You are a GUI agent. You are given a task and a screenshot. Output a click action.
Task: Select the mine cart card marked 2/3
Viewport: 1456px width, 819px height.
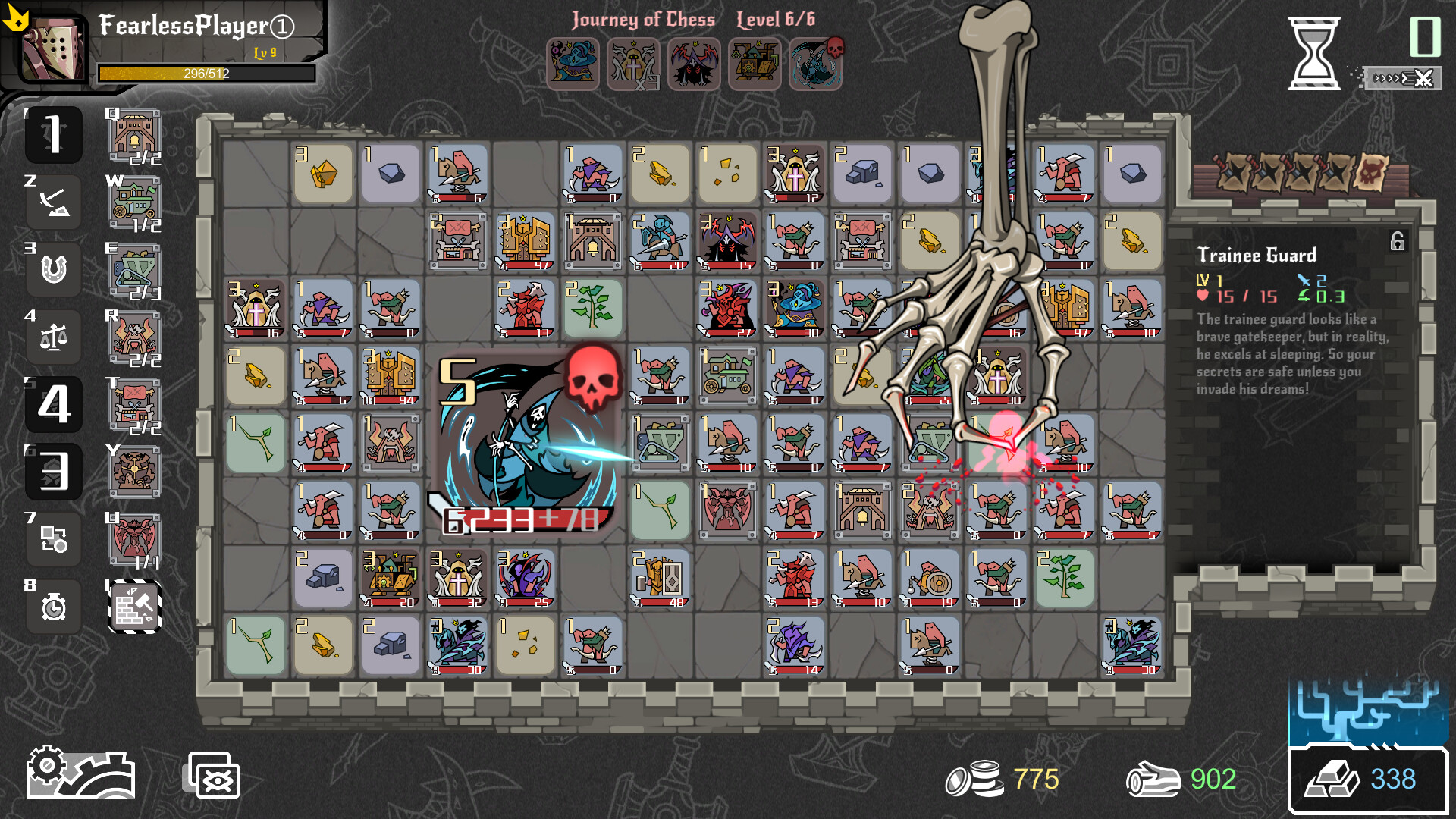coord(135,269)
